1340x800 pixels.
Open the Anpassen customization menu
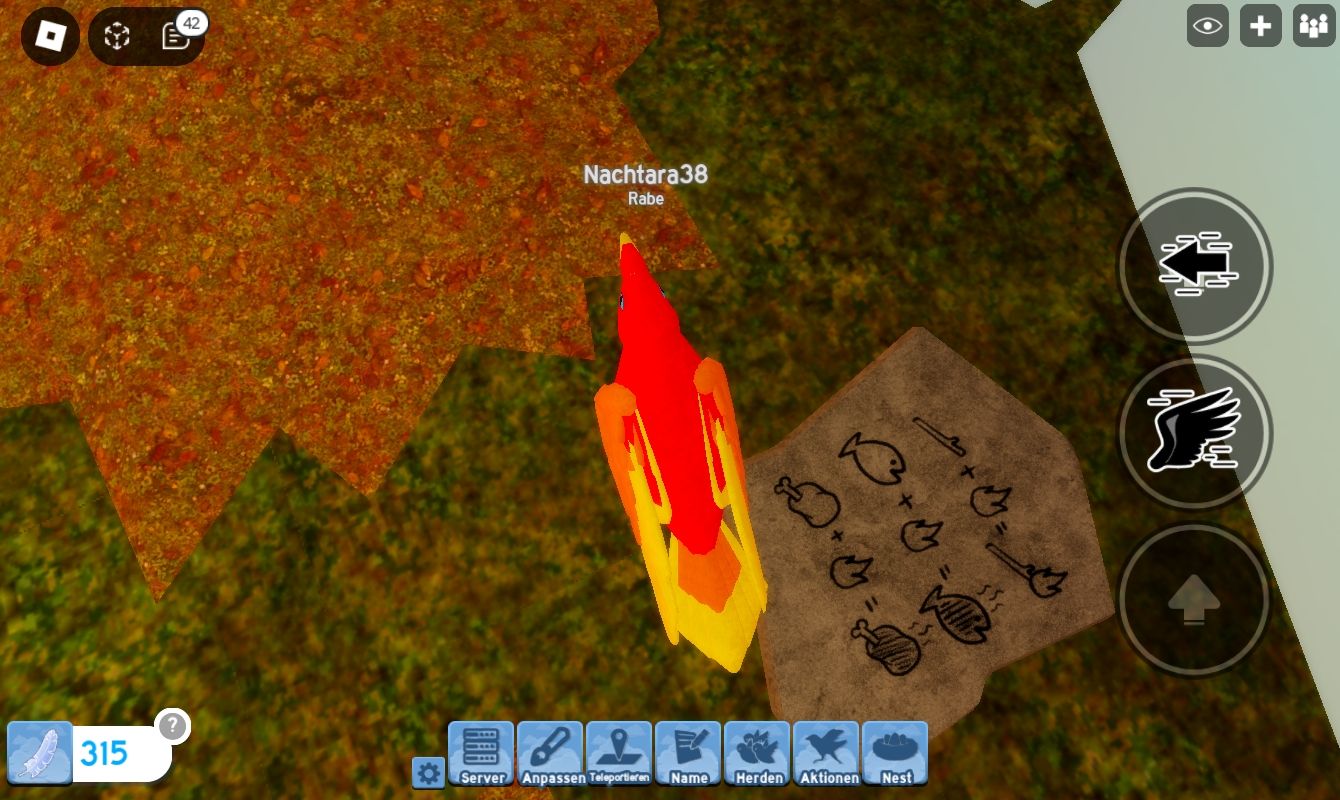[550, 754]
